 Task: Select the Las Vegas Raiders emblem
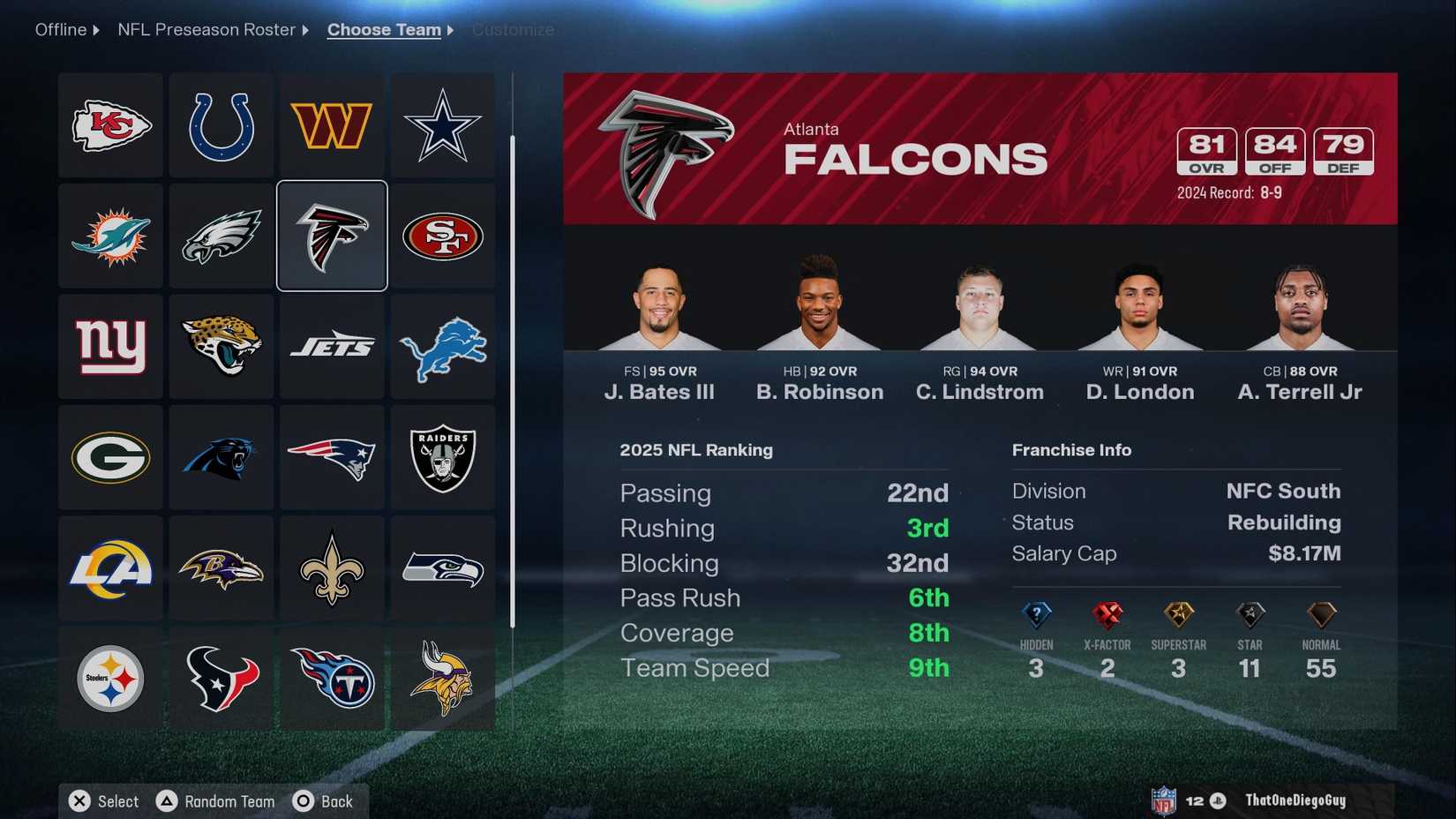(443, 458)
